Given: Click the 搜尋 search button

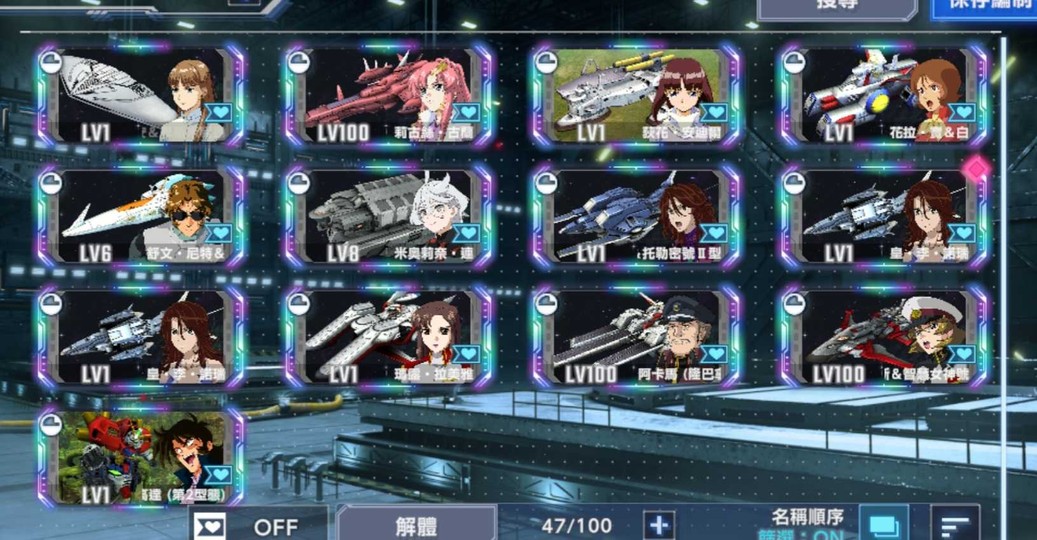Looking at the screenshot, I should pyautogui.click(x=836, y=6).
